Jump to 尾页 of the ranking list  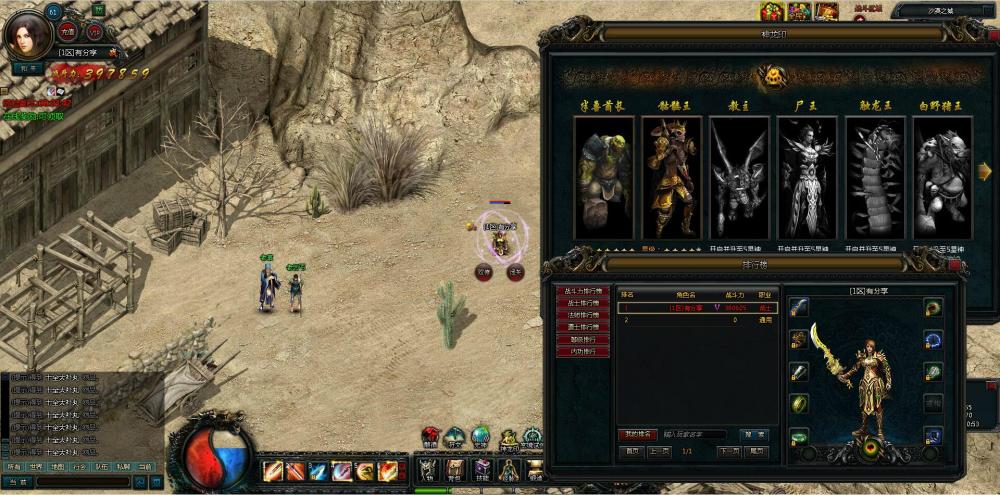pos(757,451)
